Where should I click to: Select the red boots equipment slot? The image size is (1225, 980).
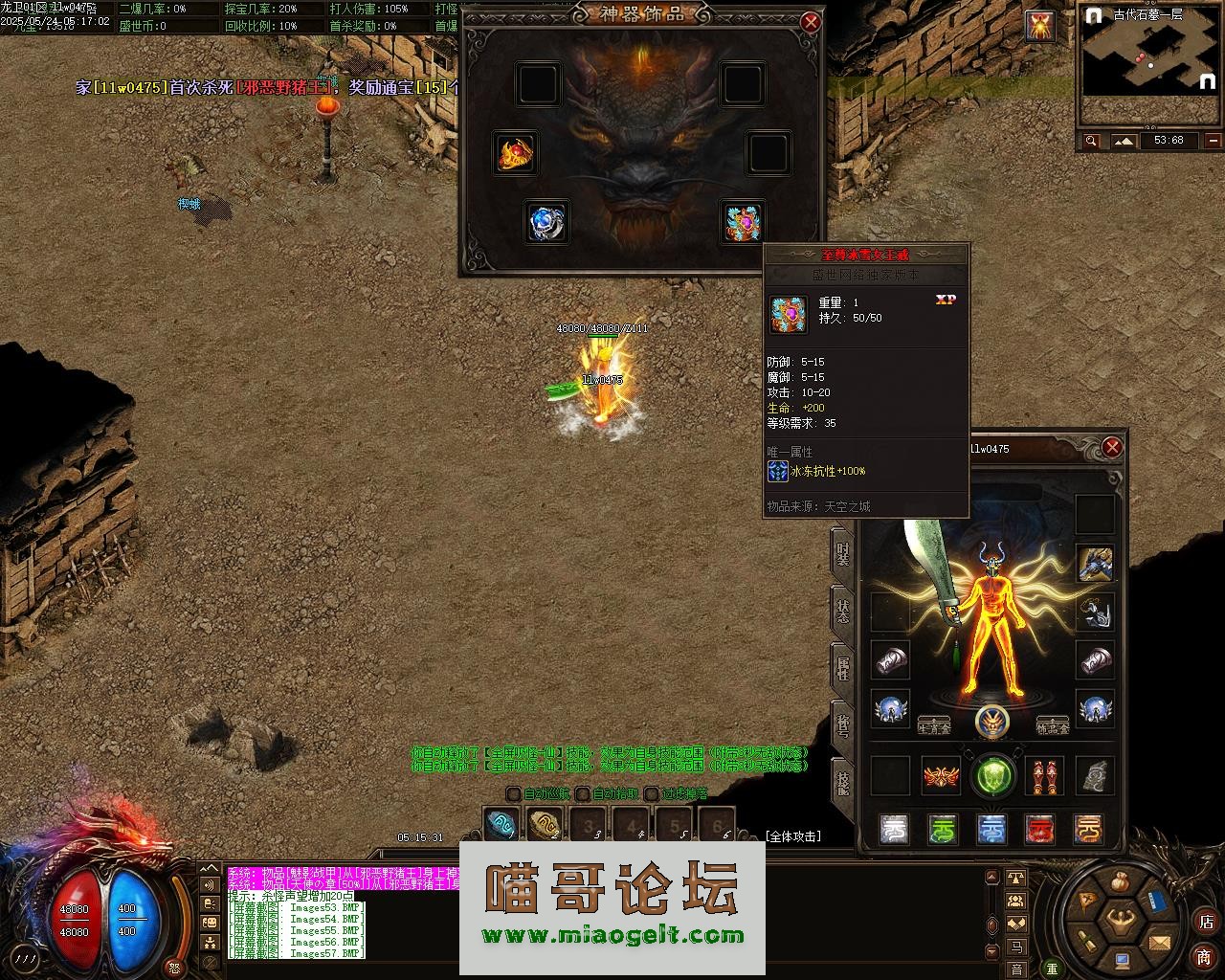click(1044, 776)
